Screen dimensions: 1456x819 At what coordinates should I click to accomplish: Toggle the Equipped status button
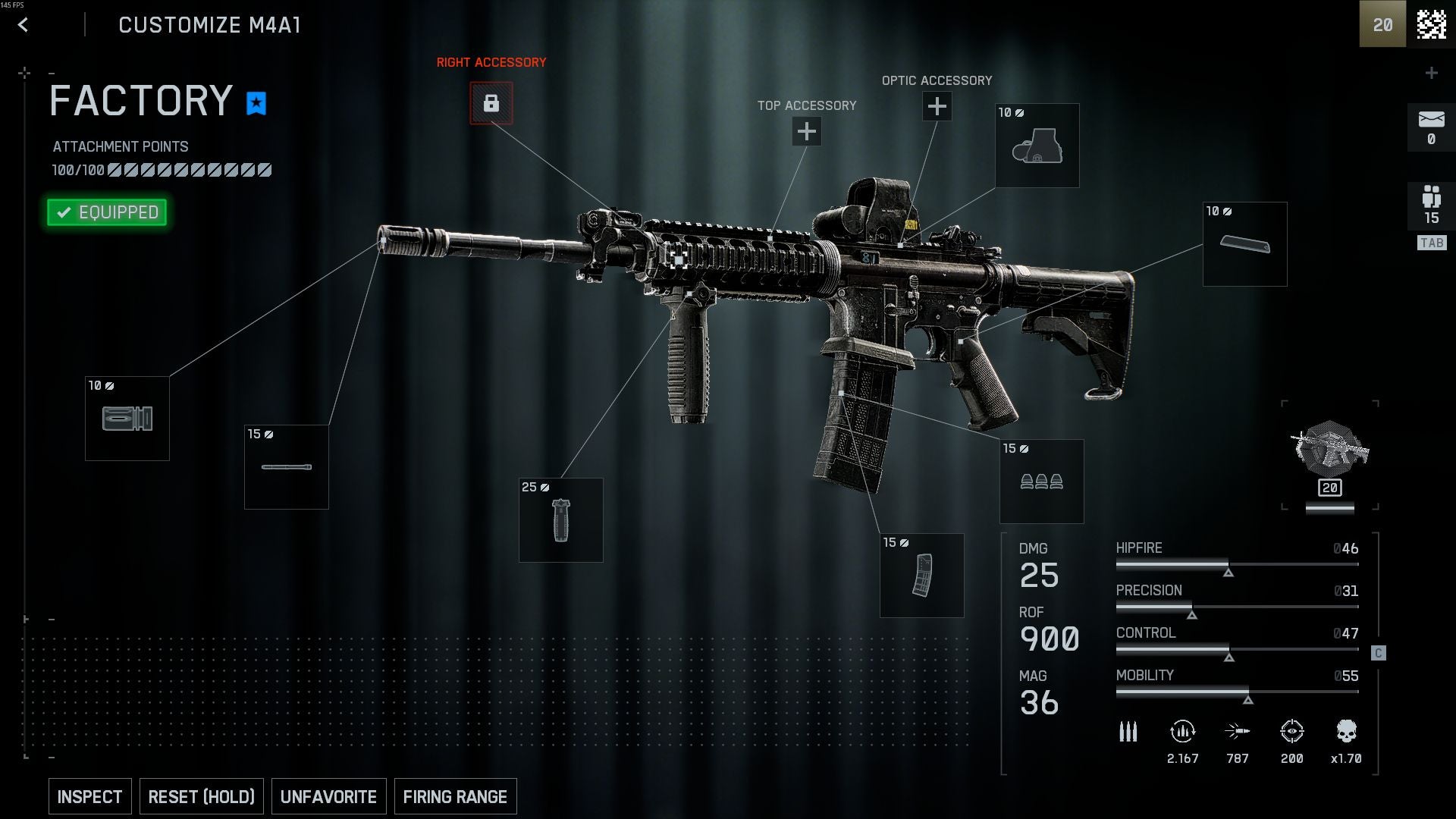(107, 212)
